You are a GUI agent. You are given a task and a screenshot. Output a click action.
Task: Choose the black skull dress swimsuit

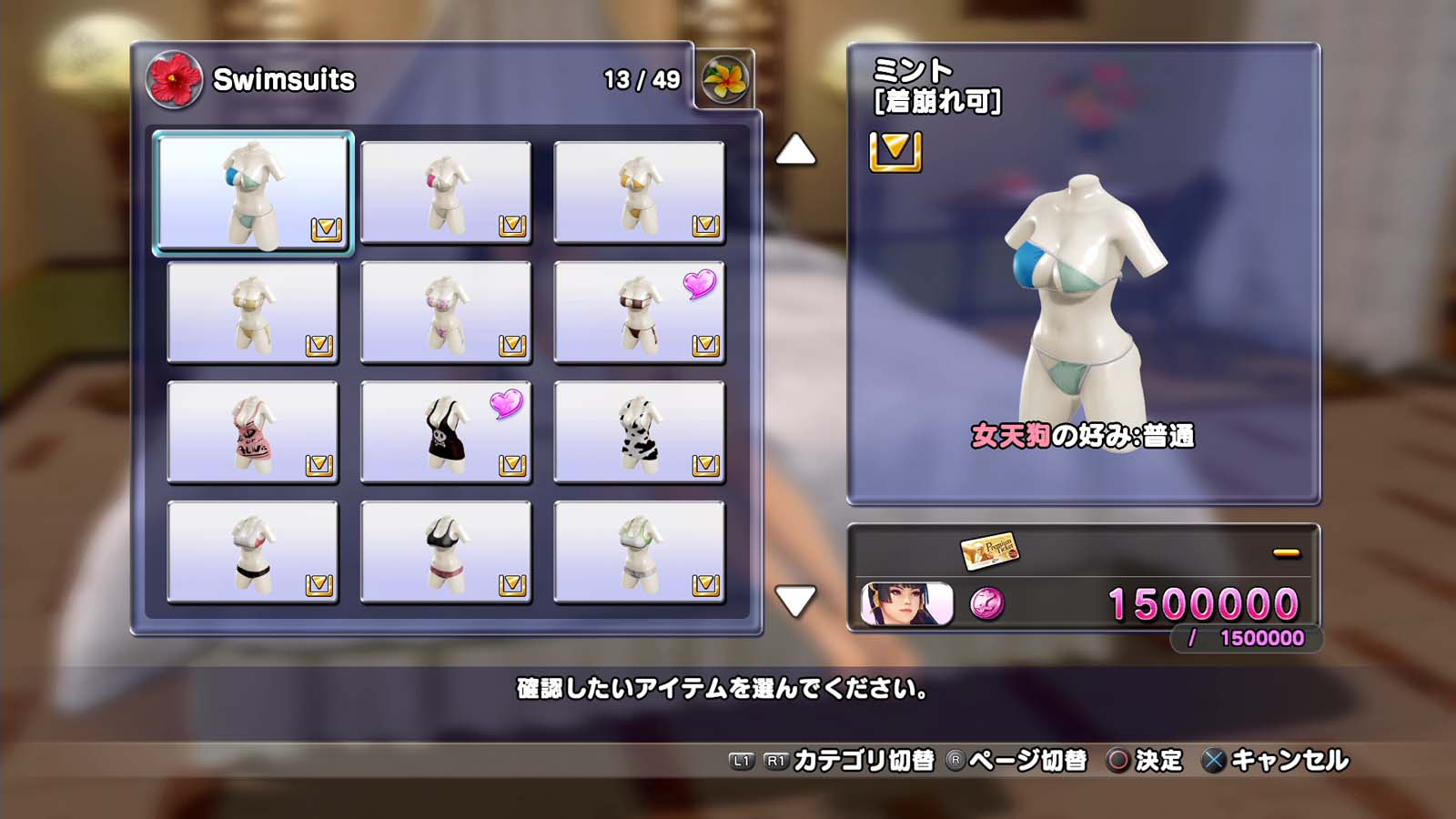[x=446, y=432]
